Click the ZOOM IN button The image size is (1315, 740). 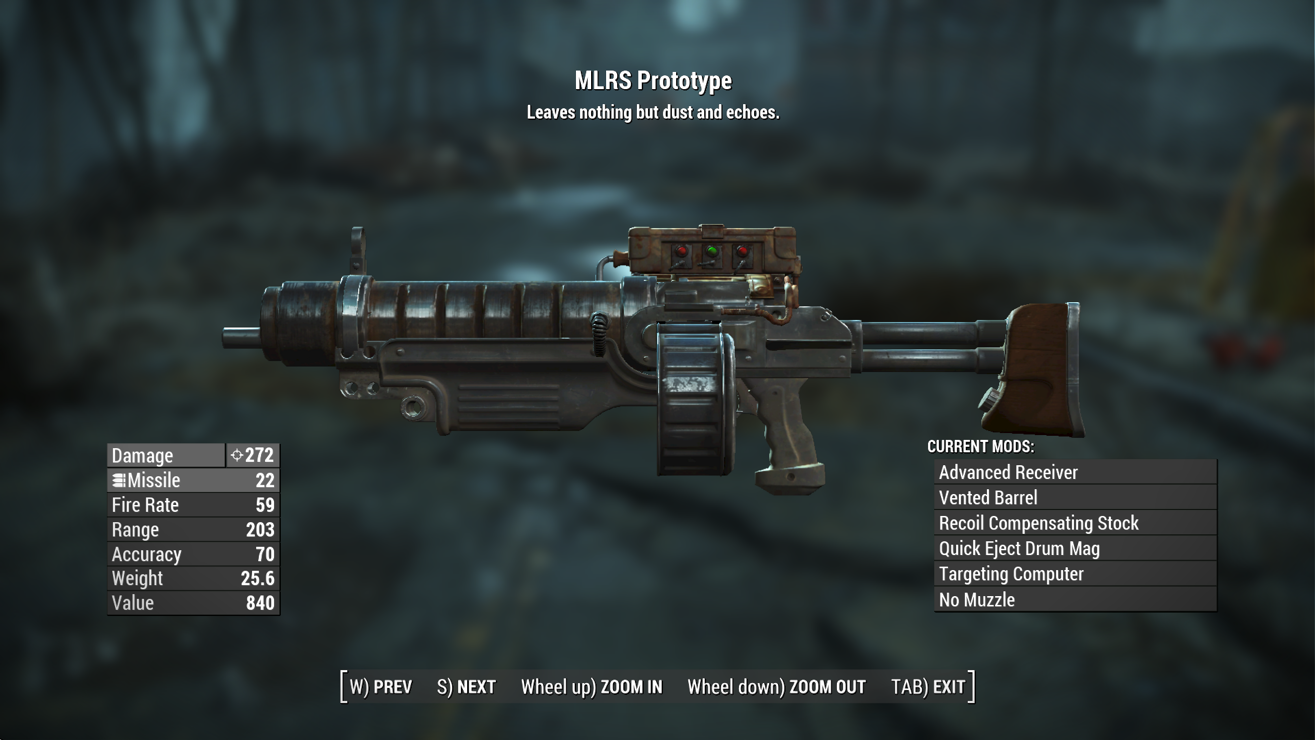(x=591, y=687)
